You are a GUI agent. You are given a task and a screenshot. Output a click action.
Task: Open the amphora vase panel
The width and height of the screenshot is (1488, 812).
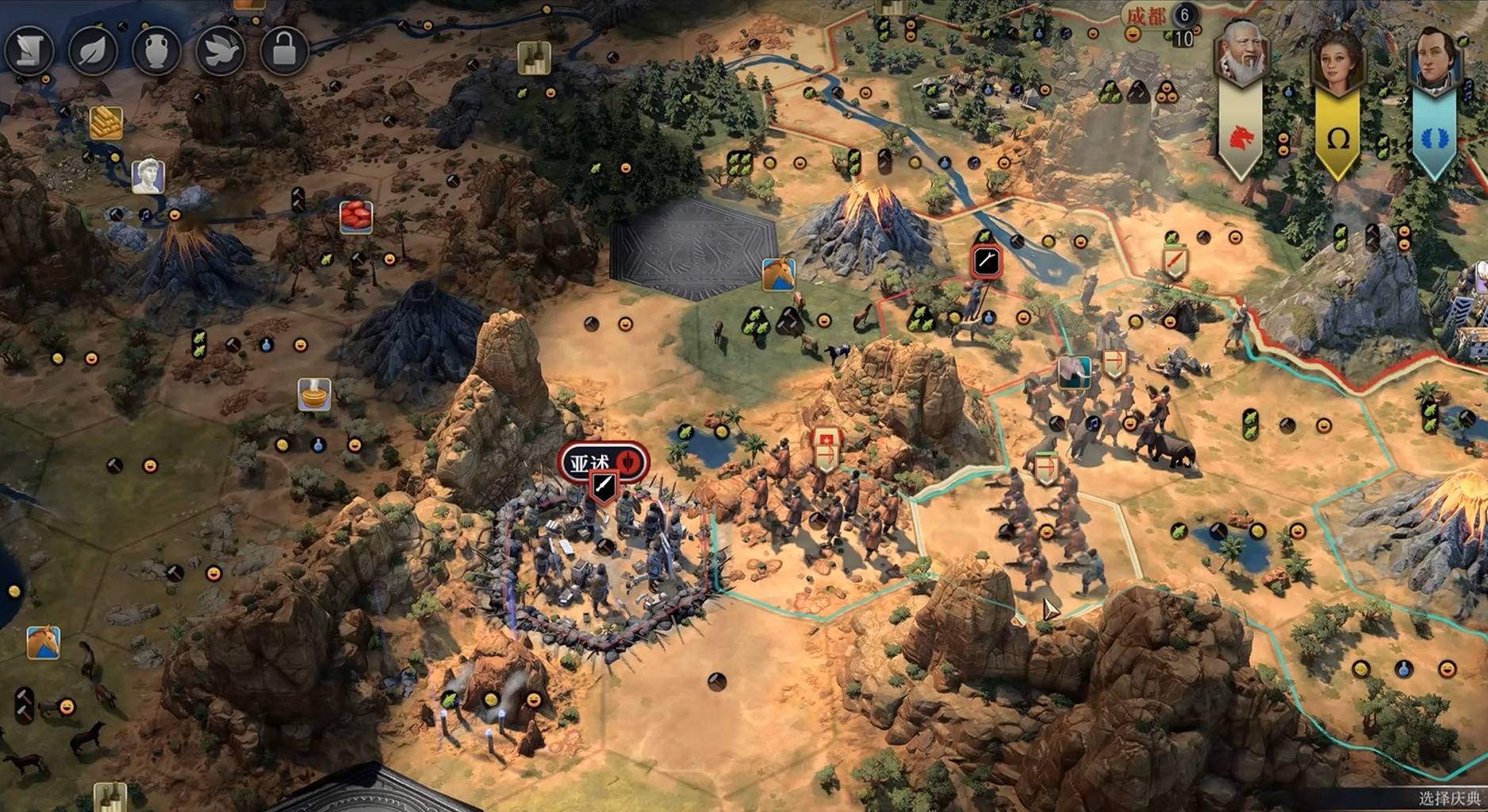tap(156, 51)
